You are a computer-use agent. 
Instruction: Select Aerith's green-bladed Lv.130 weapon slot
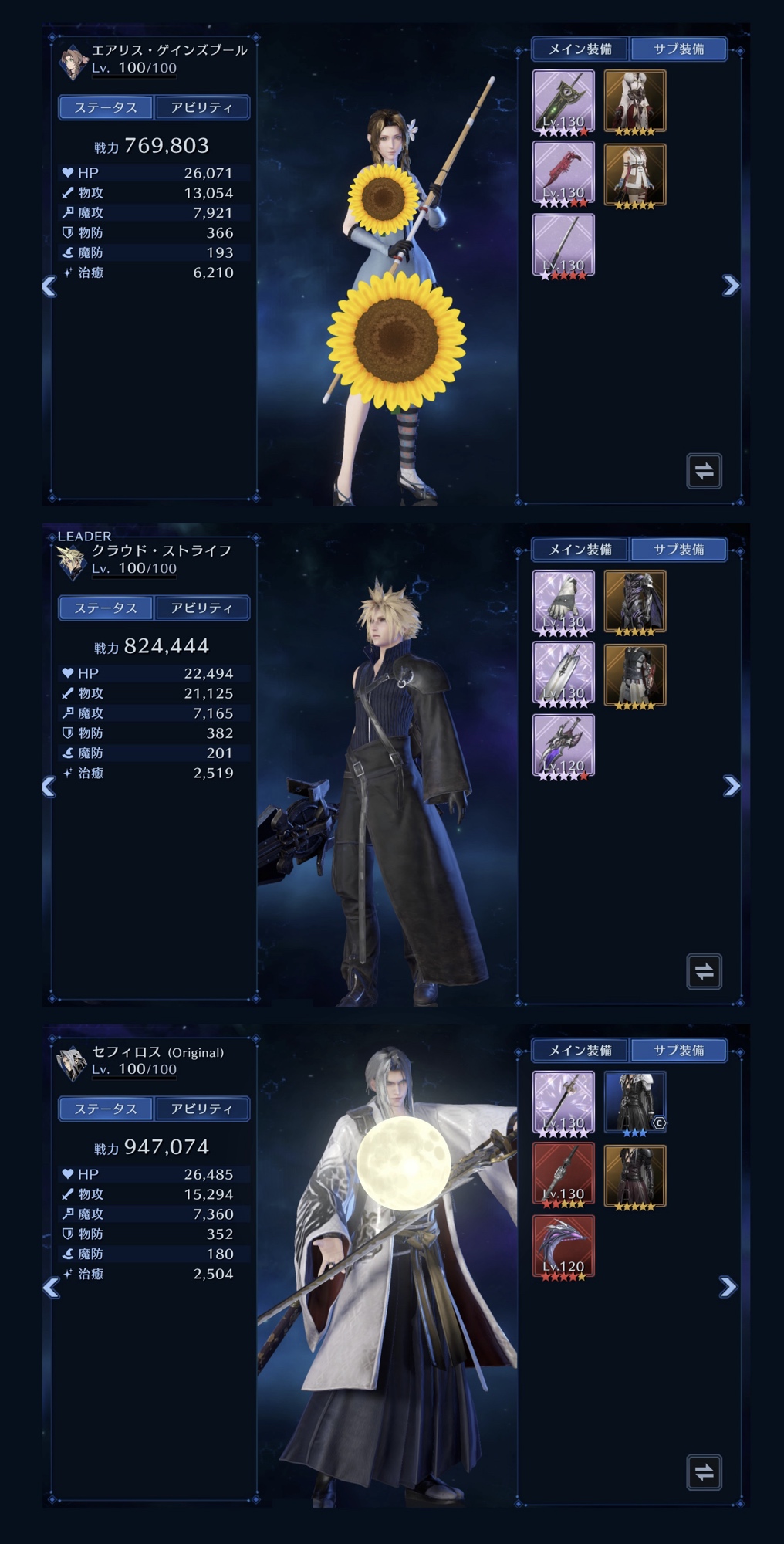click(x=563, y=101)
